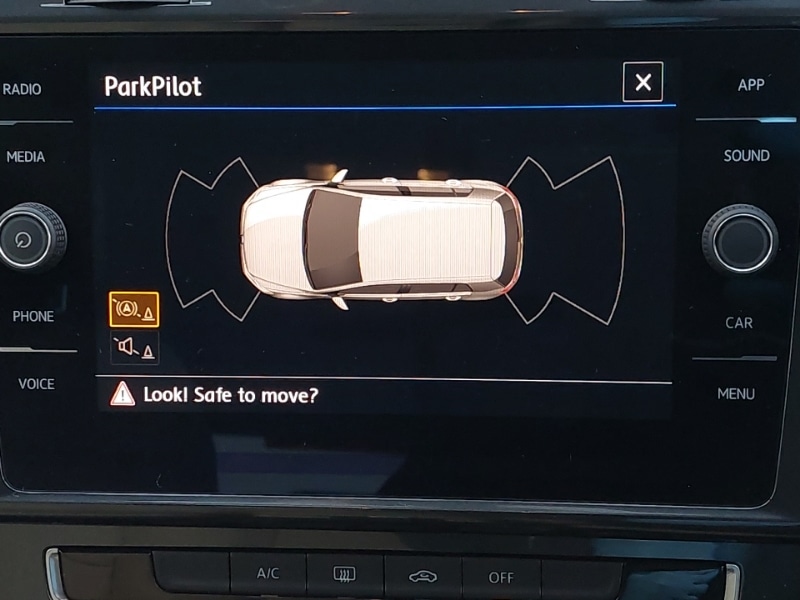Switch climate control OFF
Screen dimensions: 800x600
pos(501,577)
